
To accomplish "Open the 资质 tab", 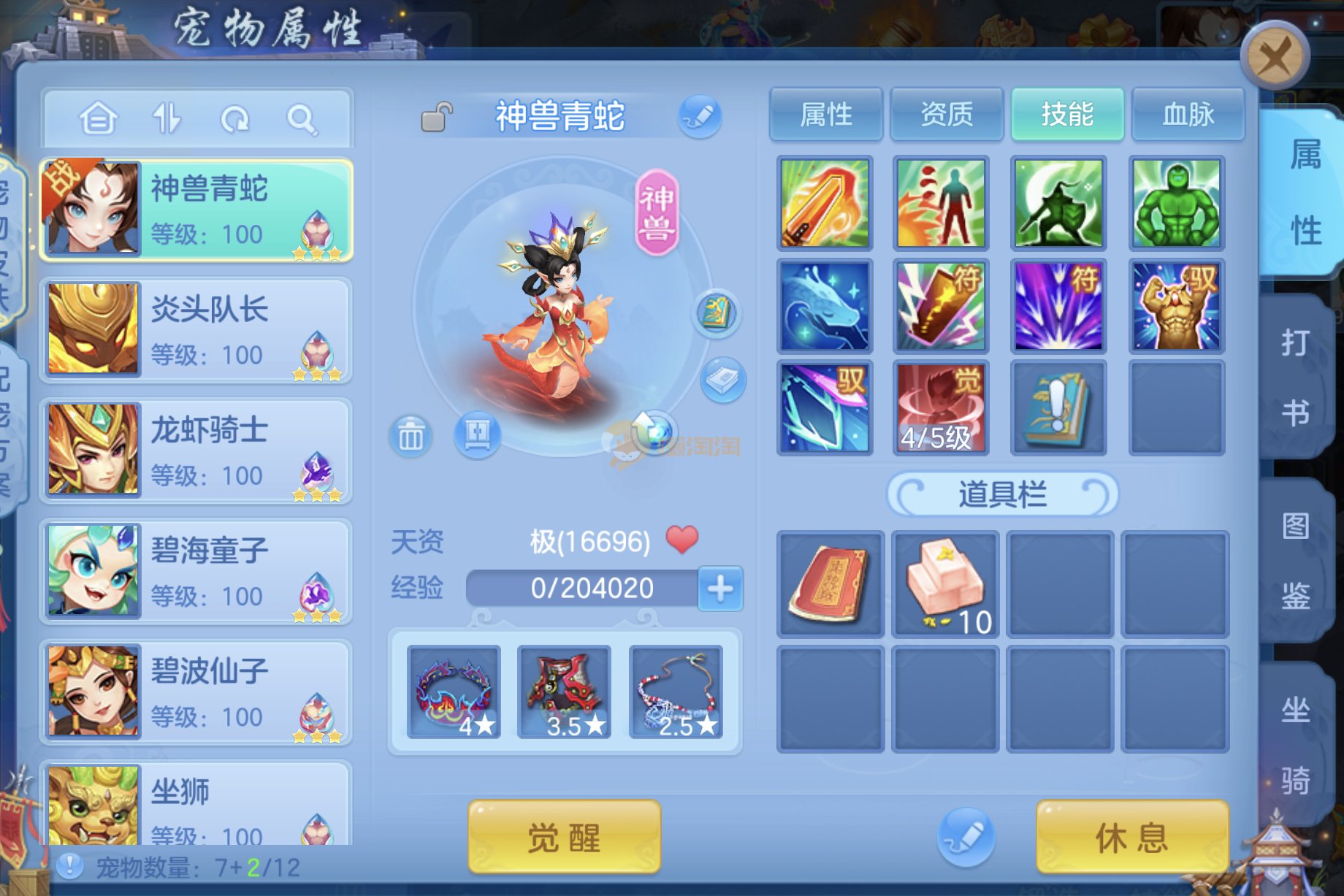I will click(947, 115).
